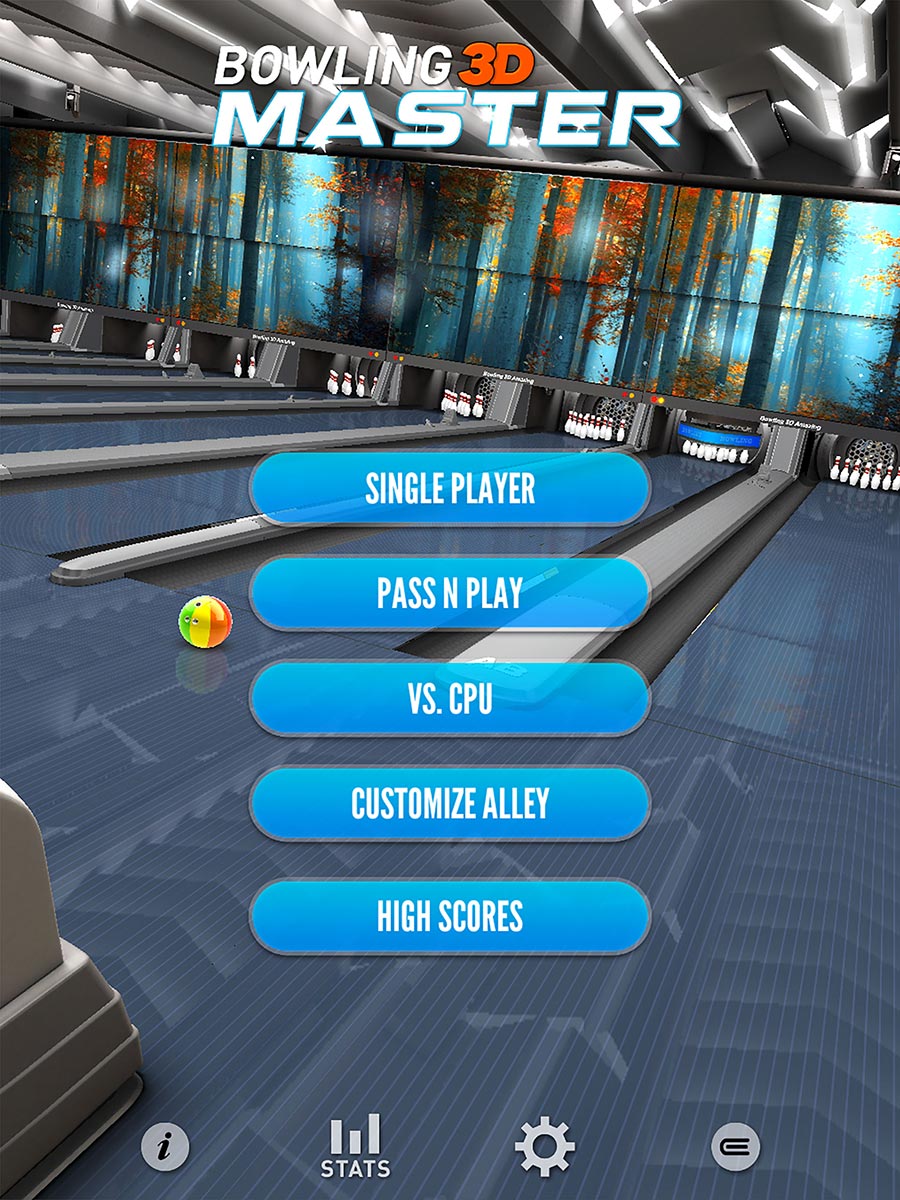Start a Single Player game

tap(450, 489)
